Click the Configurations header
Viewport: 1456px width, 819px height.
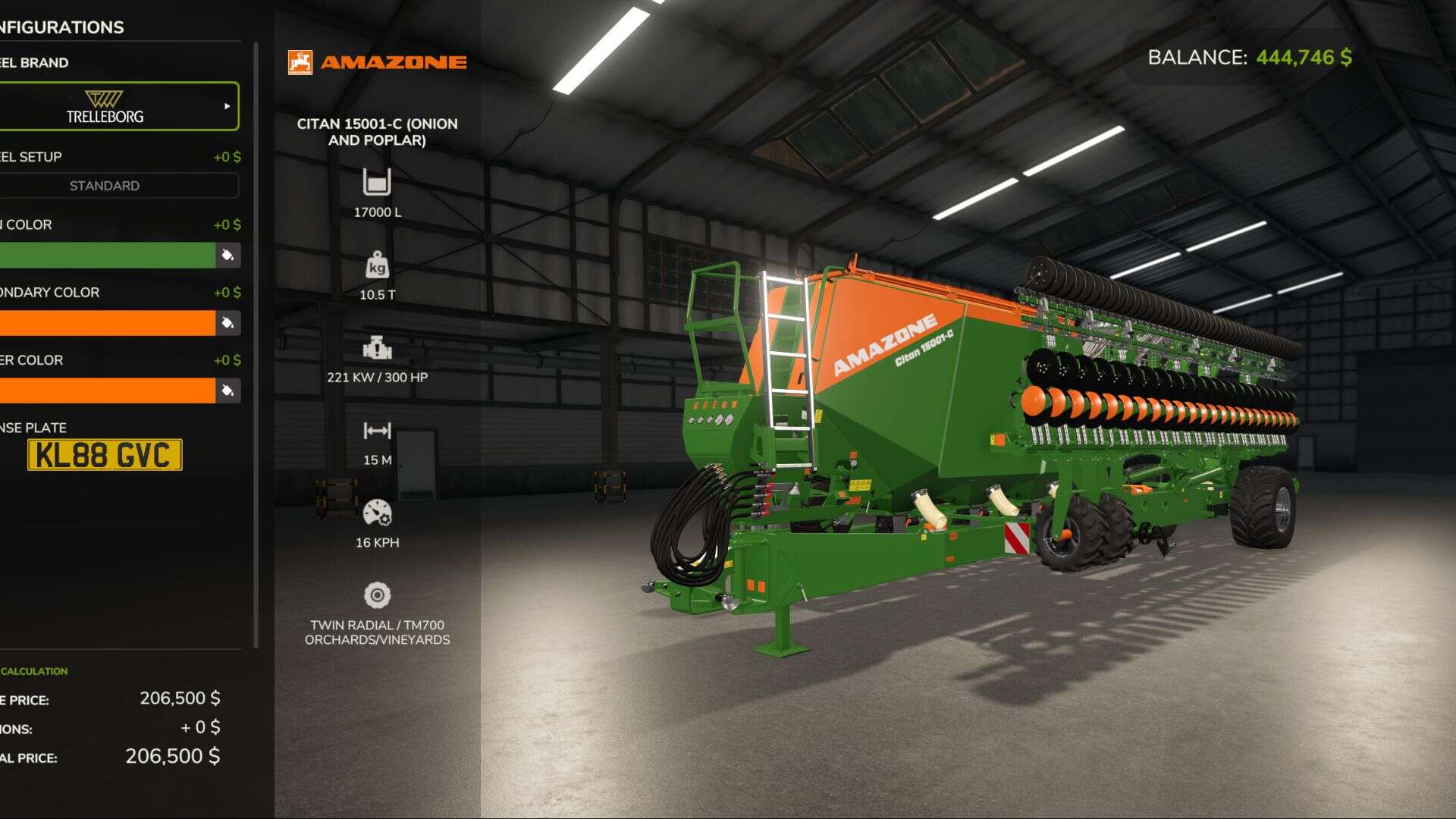(61, 27)
